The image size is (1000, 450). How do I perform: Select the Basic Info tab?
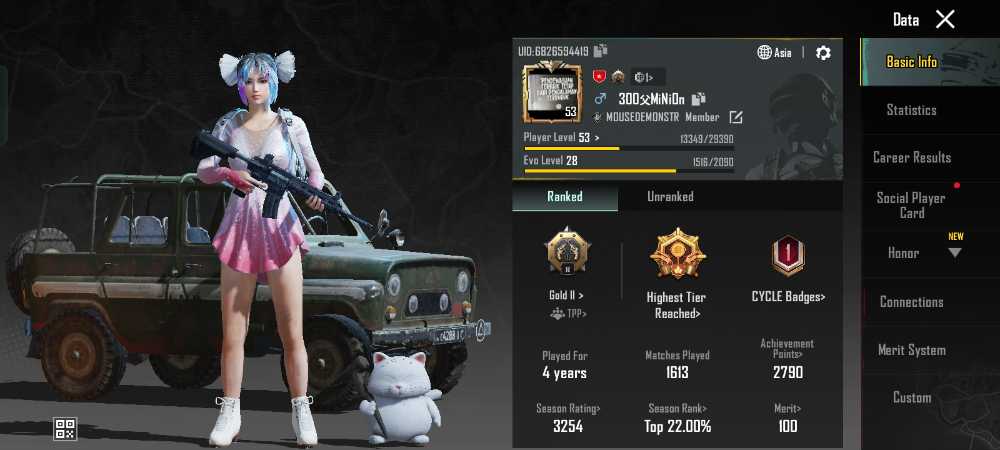911,62
